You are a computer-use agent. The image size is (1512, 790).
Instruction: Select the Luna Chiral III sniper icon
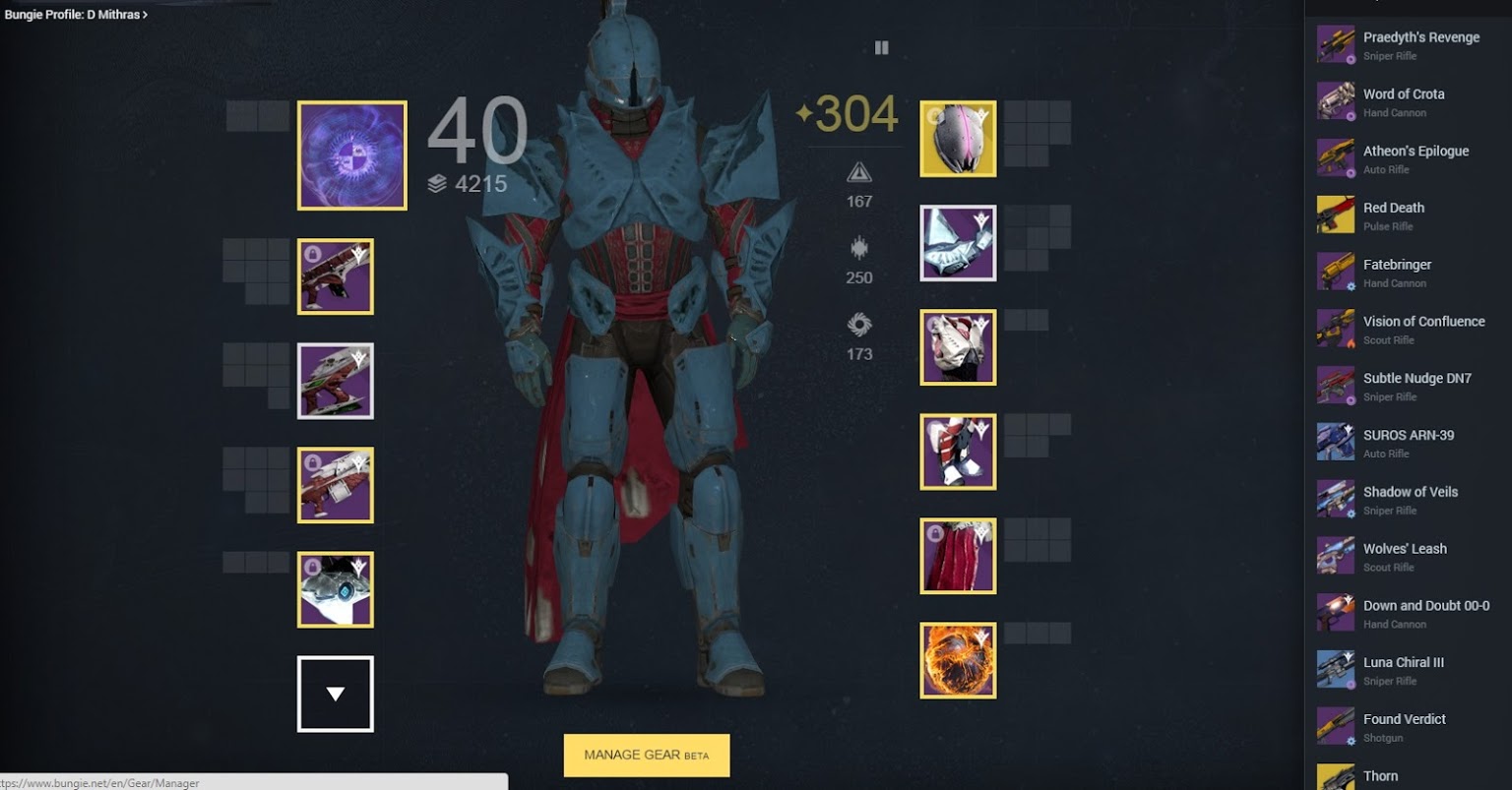pyautogui.click(x=1335, y=669)
